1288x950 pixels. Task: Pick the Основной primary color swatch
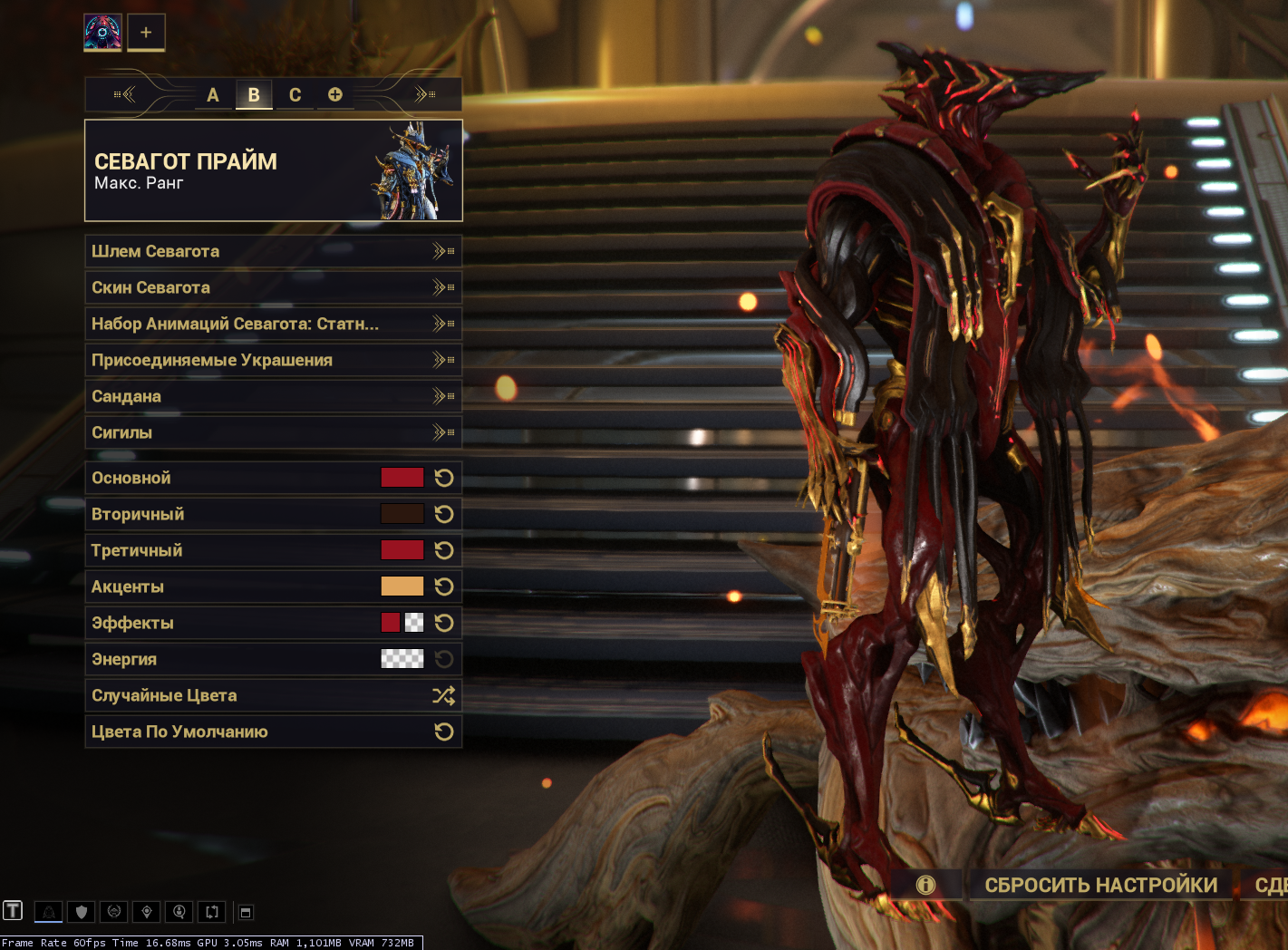(402, 478)
